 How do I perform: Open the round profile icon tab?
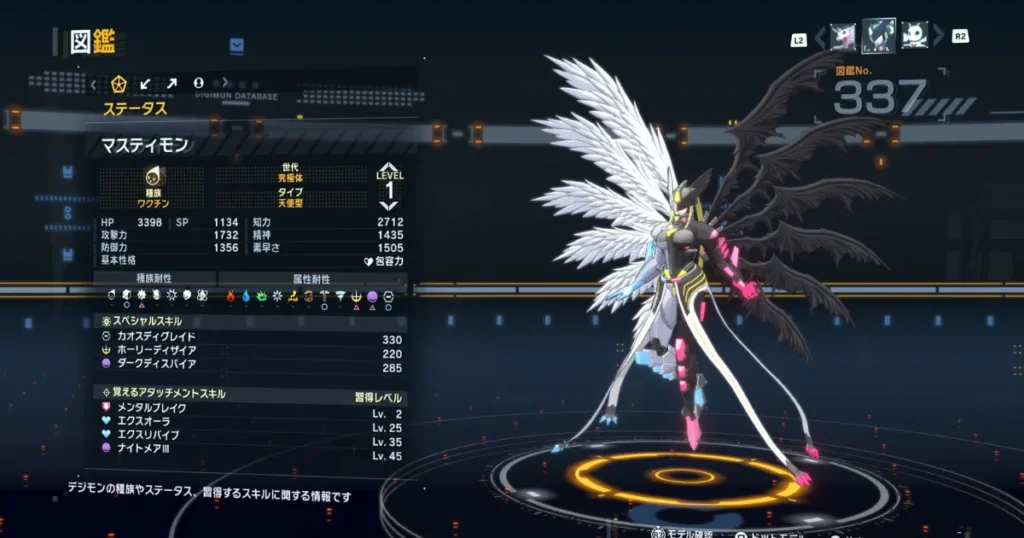click(x=198, y=83)
